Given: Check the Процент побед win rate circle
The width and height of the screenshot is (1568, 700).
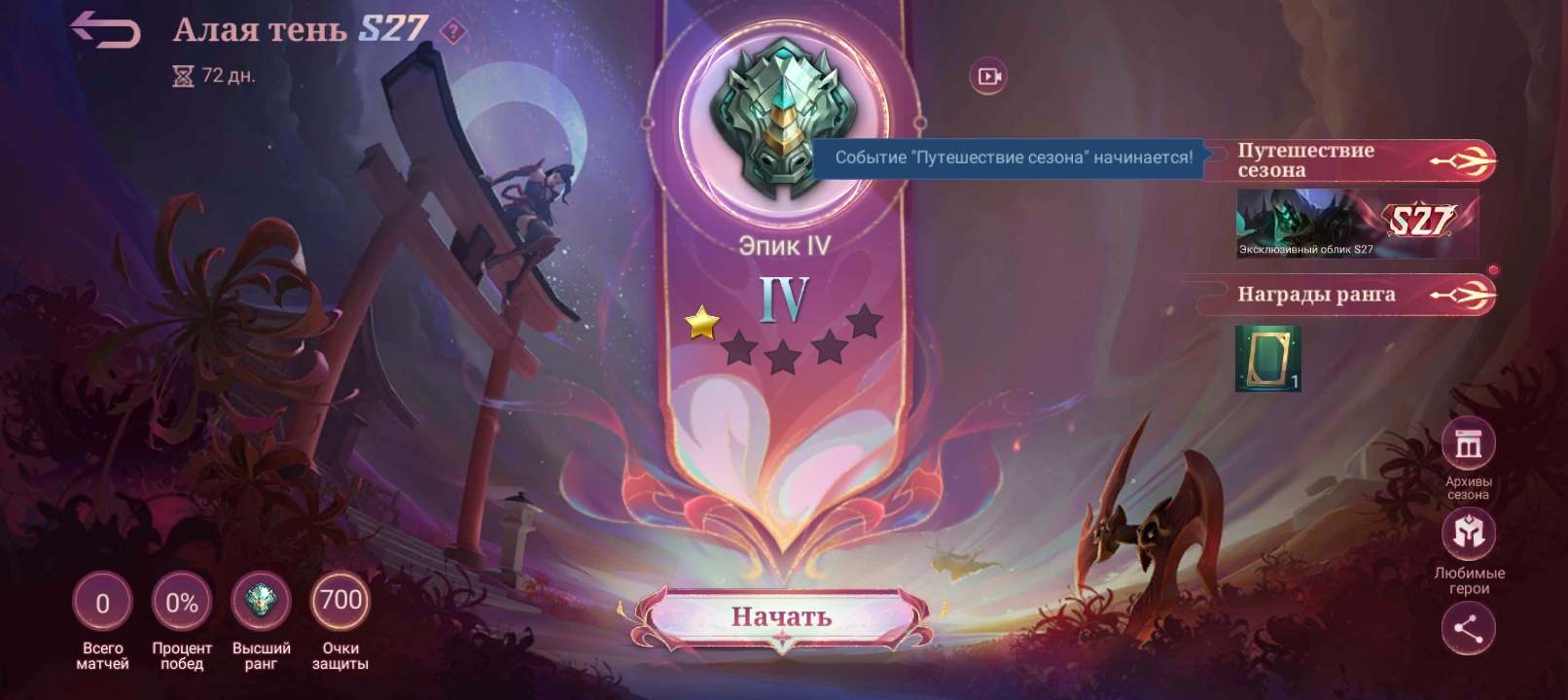Looking at the screenshot, I should [x=182, y=603].
